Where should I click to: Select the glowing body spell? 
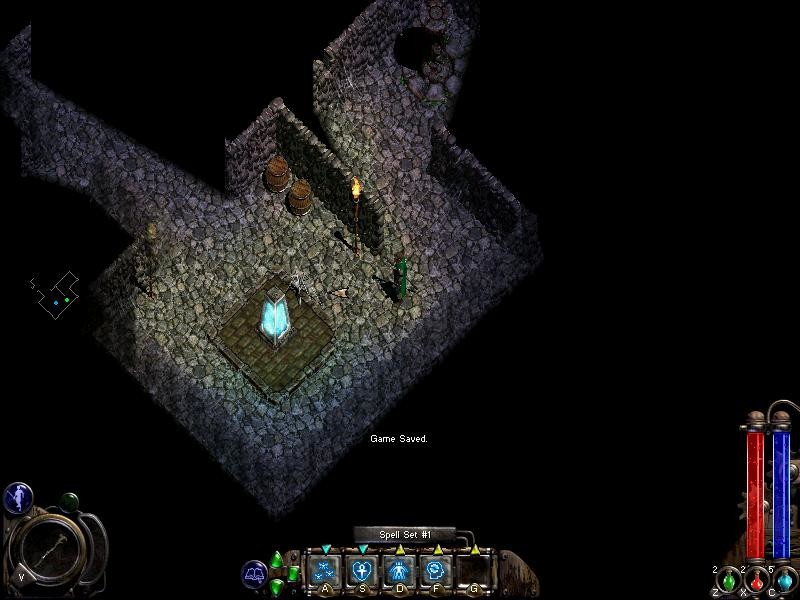pos(399,571)
